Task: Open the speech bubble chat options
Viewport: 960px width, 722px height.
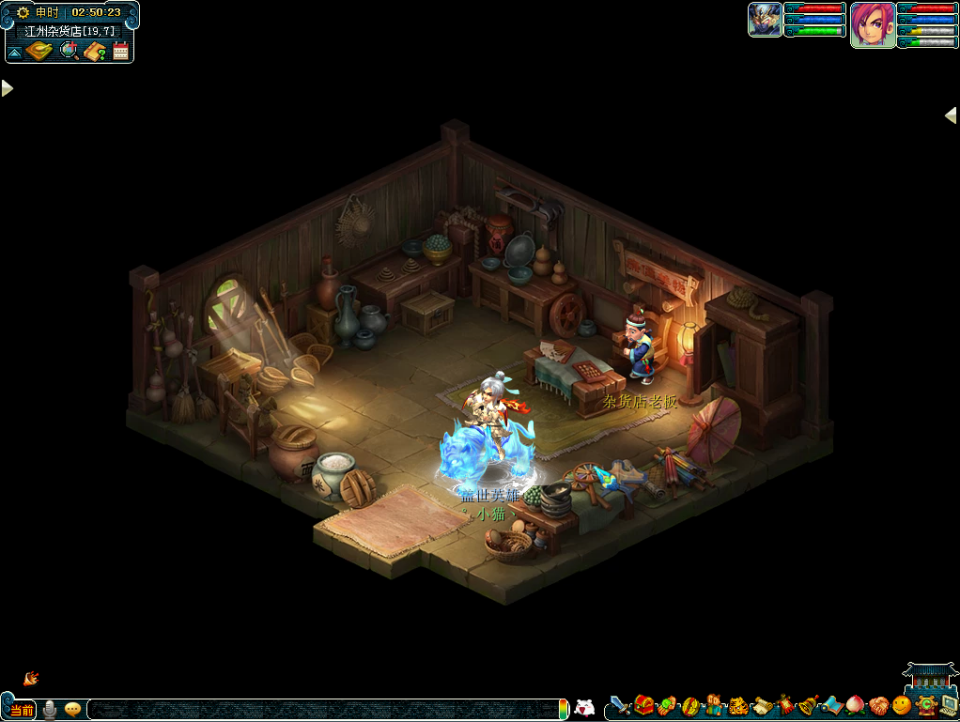Action: pyautogui.click(x=73, y=710)
